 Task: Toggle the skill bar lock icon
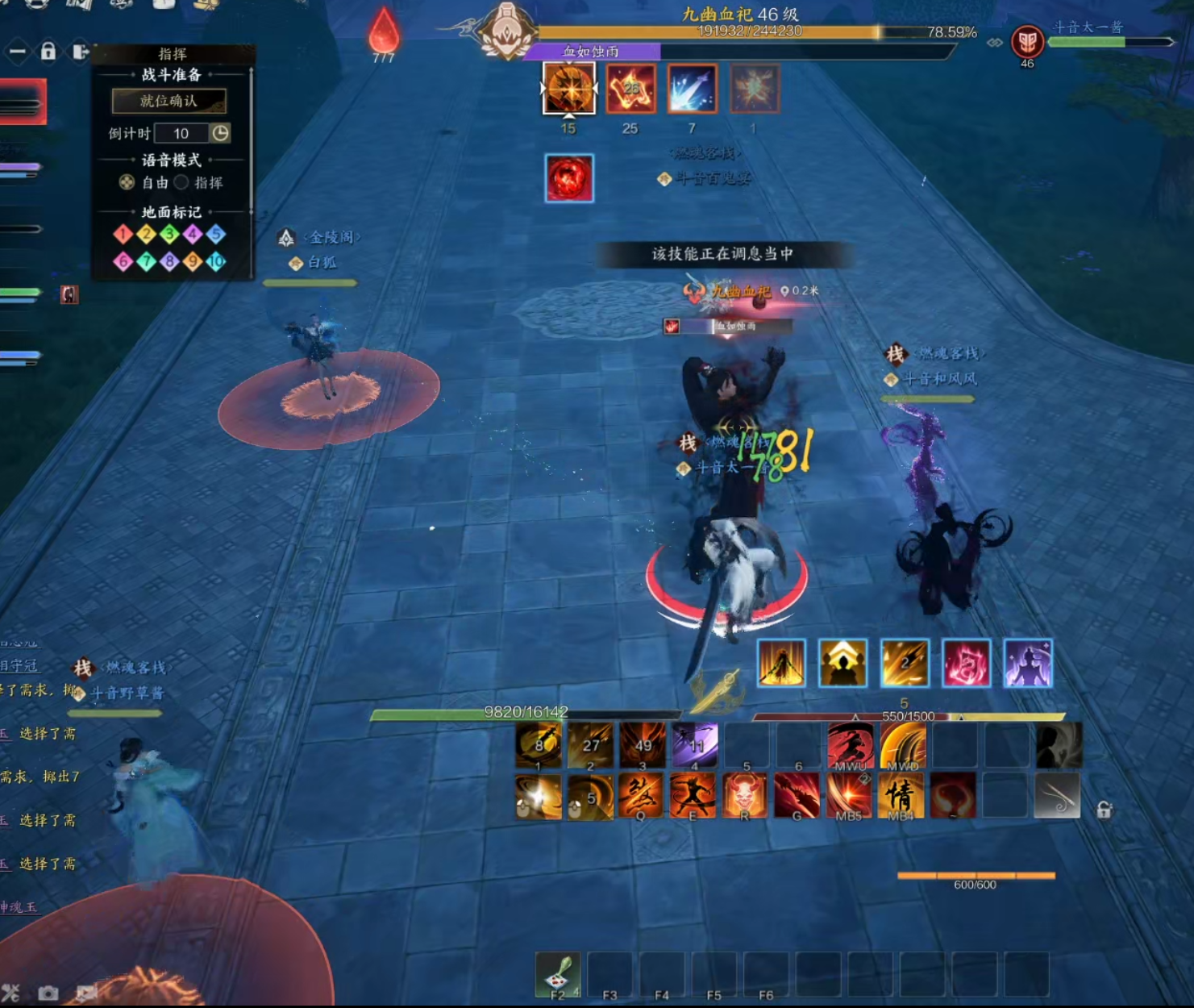click(1105, 810)
